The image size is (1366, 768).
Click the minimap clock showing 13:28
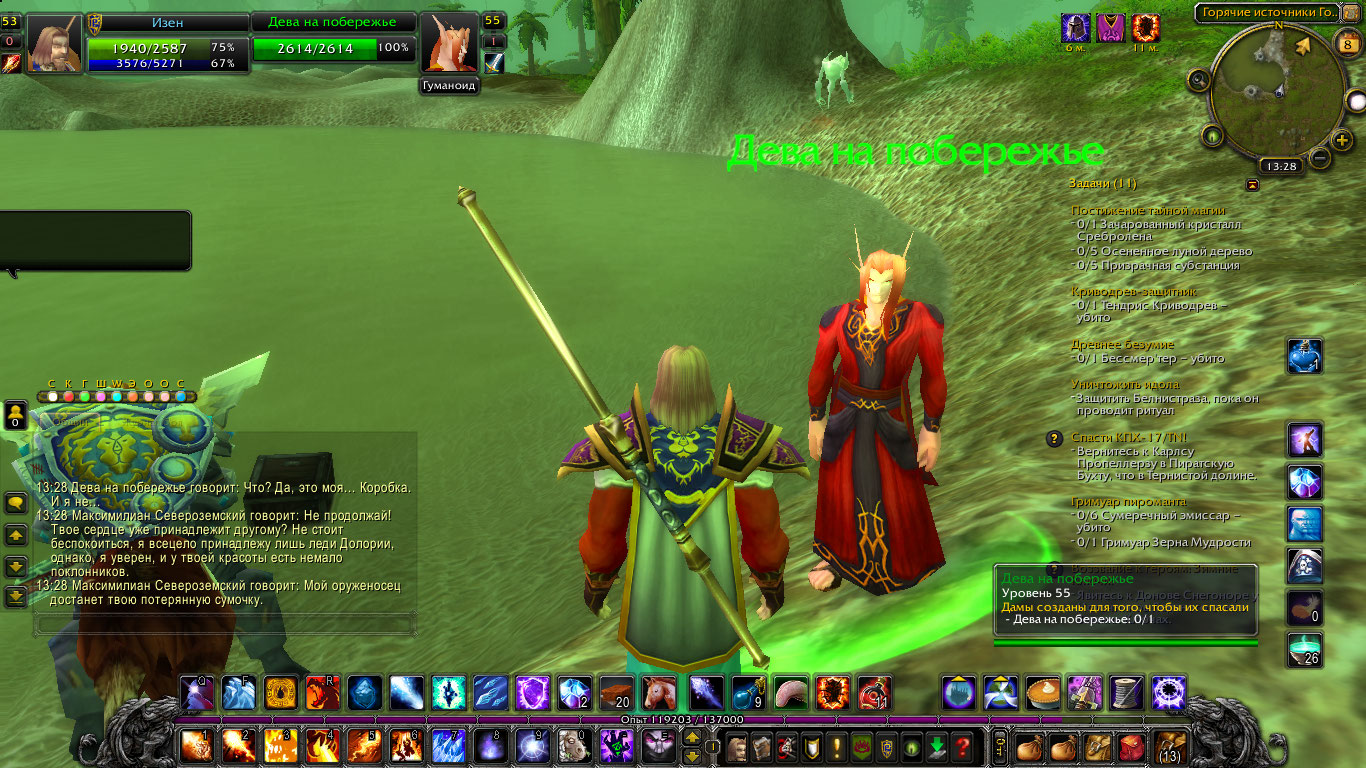1279,166
